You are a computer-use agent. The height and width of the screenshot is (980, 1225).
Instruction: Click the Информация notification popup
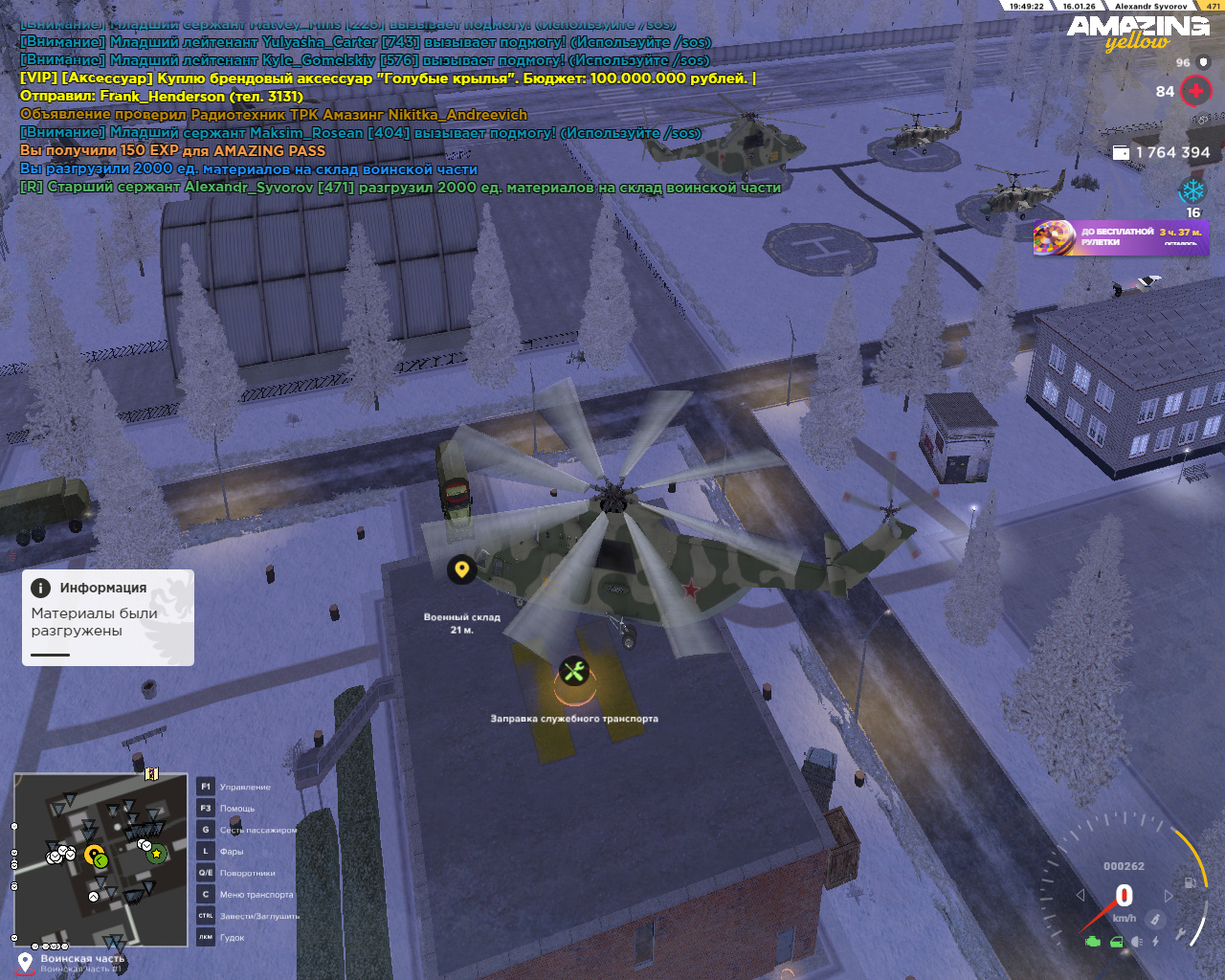tap(108, 617)
